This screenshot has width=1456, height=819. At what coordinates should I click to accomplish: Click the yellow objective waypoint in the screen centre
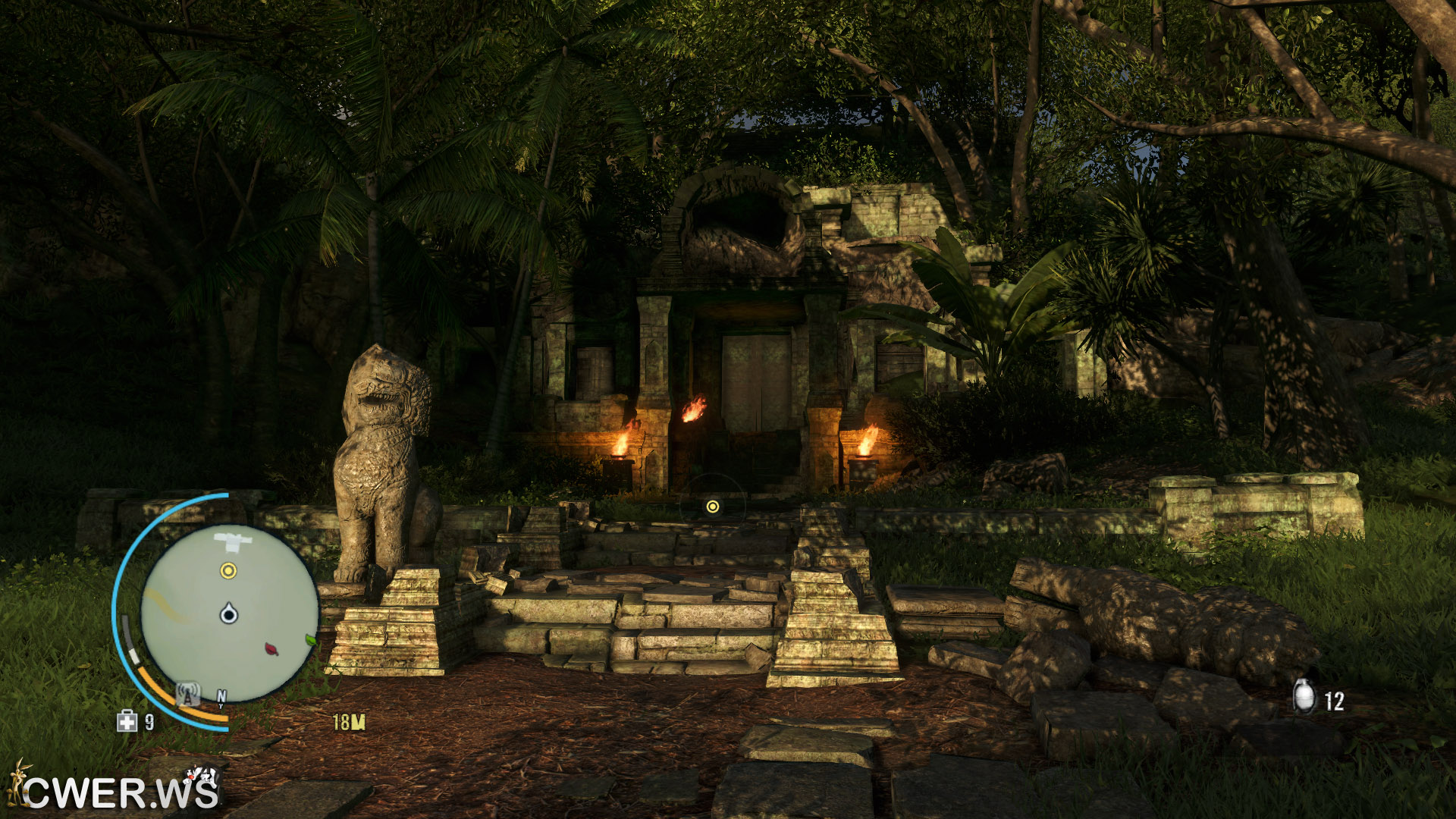[712, 506]
